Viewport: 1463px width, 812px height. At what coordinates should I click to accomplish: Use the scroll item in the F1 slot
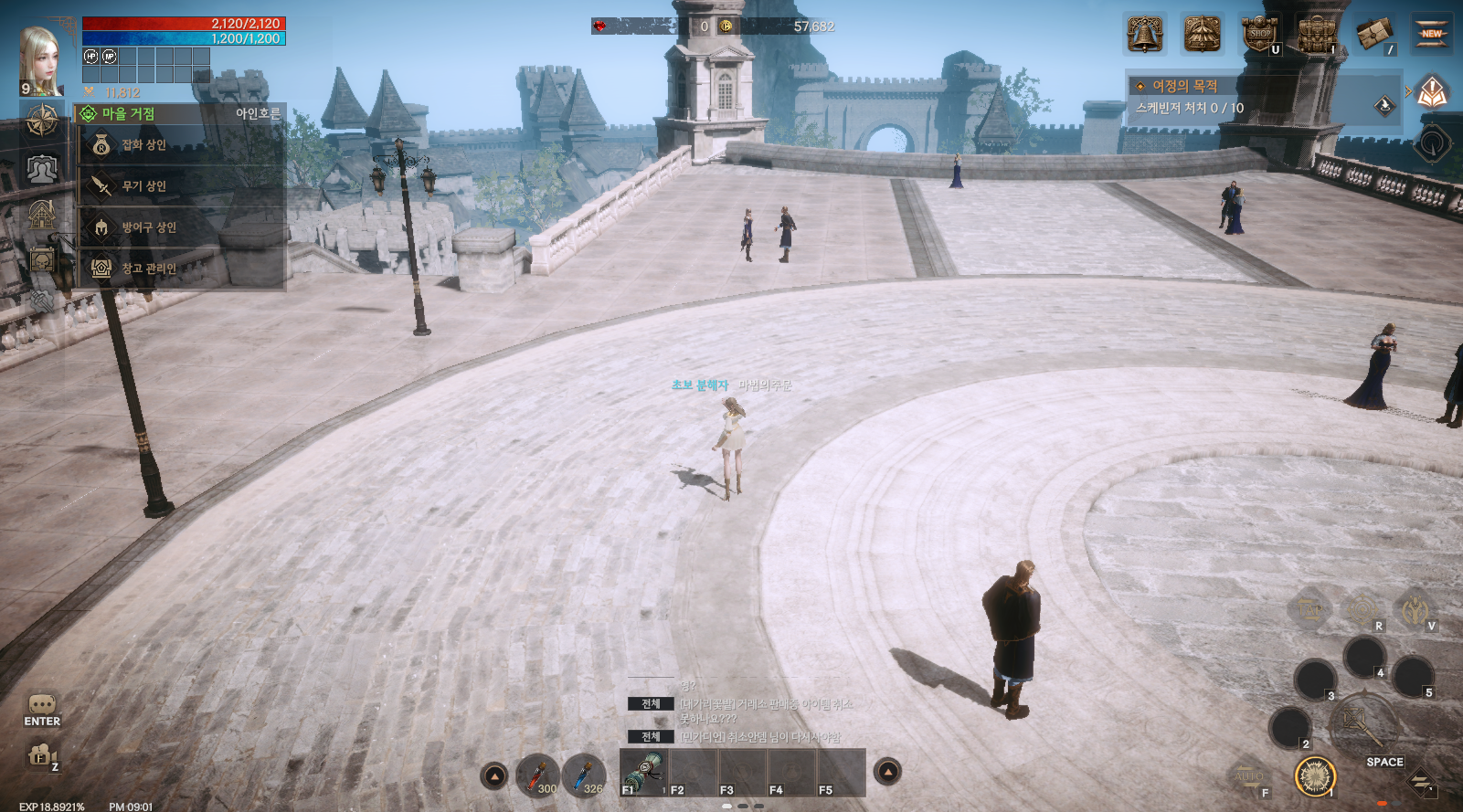pos(644,773)
